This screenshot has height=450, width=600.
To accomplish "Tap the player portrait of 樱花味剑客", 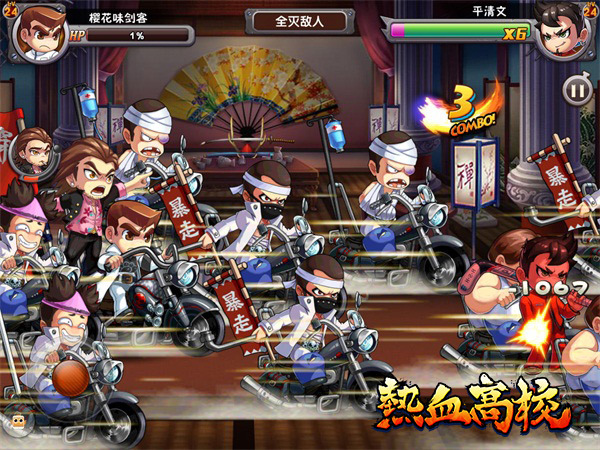I will 39,29.
